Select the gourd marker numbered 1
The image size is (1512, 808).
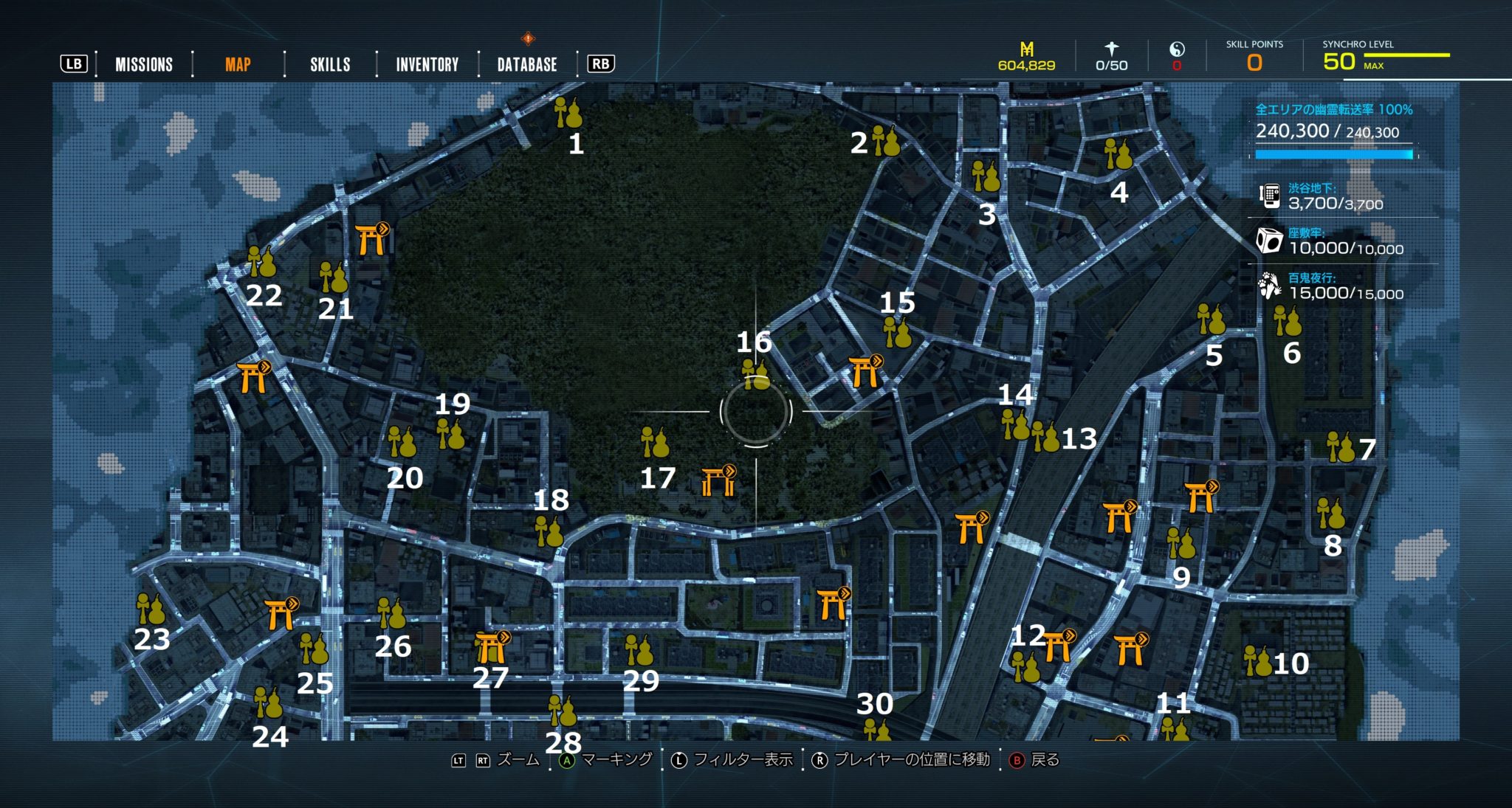pyautogui.click(x=568, y=113)
